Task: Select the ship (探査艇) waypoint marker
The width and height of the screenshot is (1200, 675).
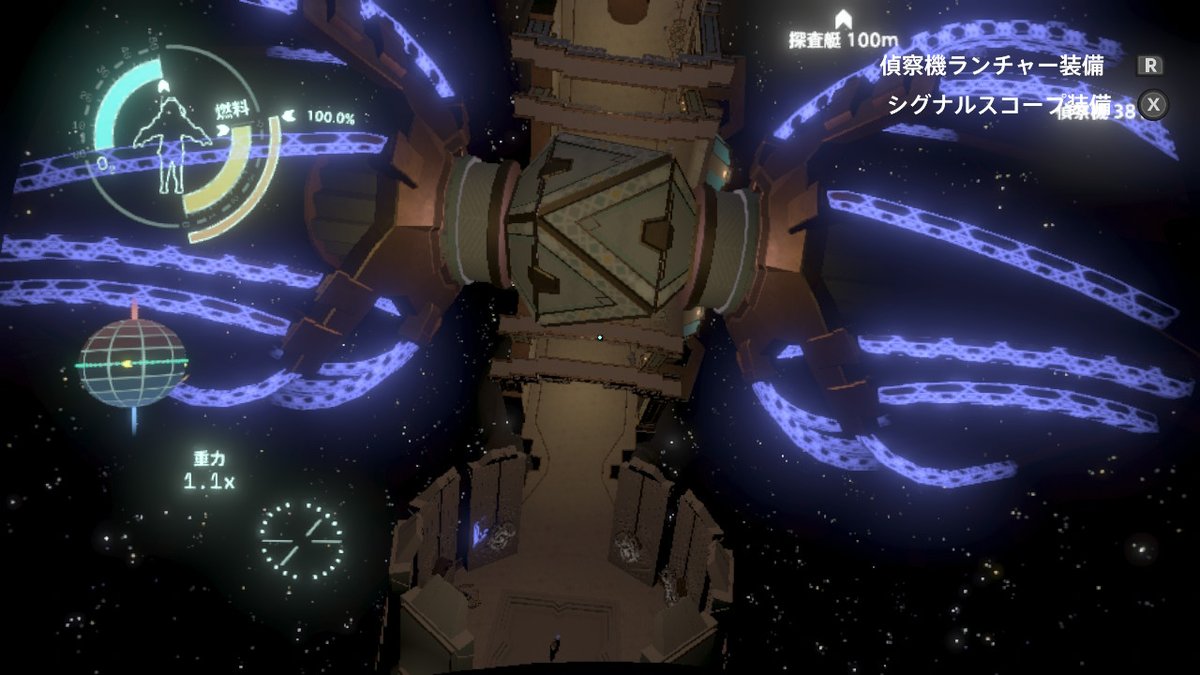Action: pyautogui.click(x=843, y=21)
